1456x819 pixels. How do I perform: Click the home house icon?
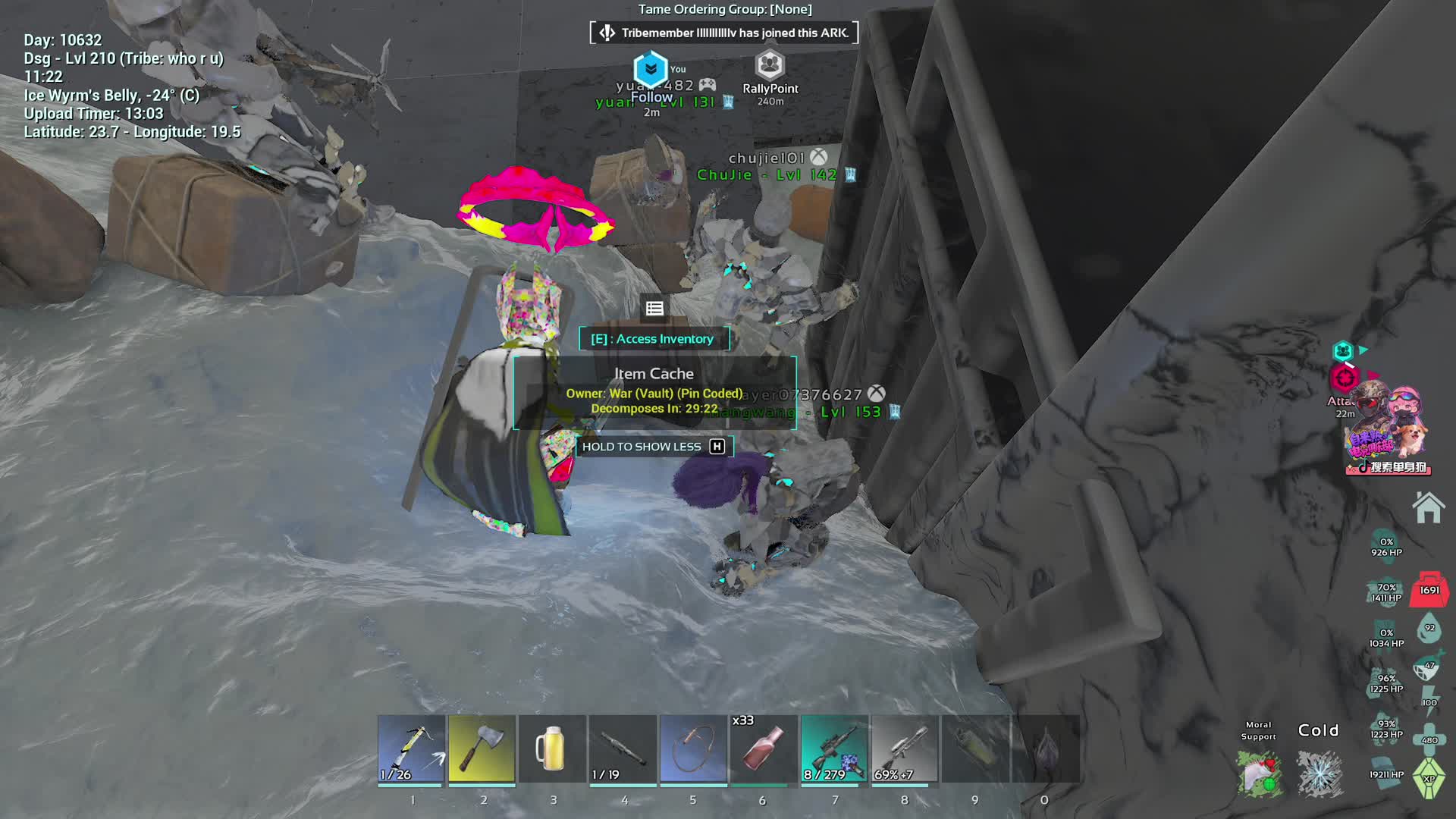tap(1428, 507)
